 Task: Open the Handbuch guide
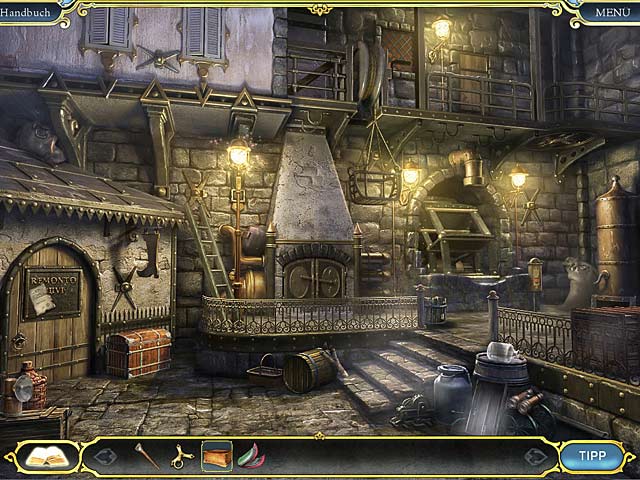tap(27, 10)
